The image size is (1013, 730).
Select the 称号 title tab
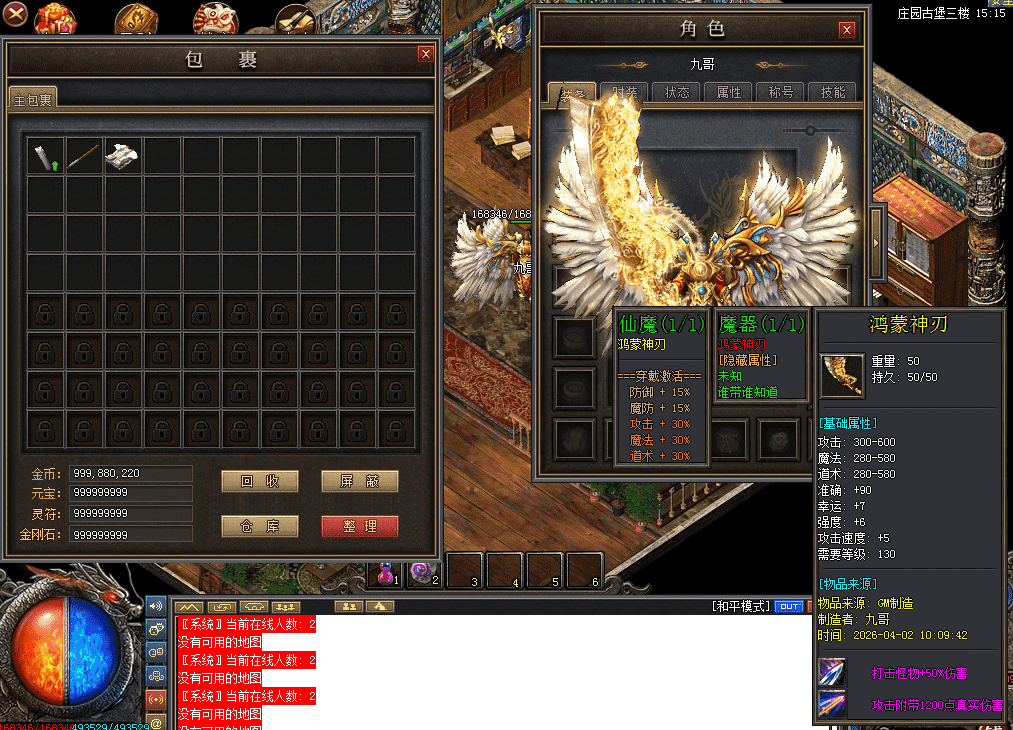(x=781, y=92)
